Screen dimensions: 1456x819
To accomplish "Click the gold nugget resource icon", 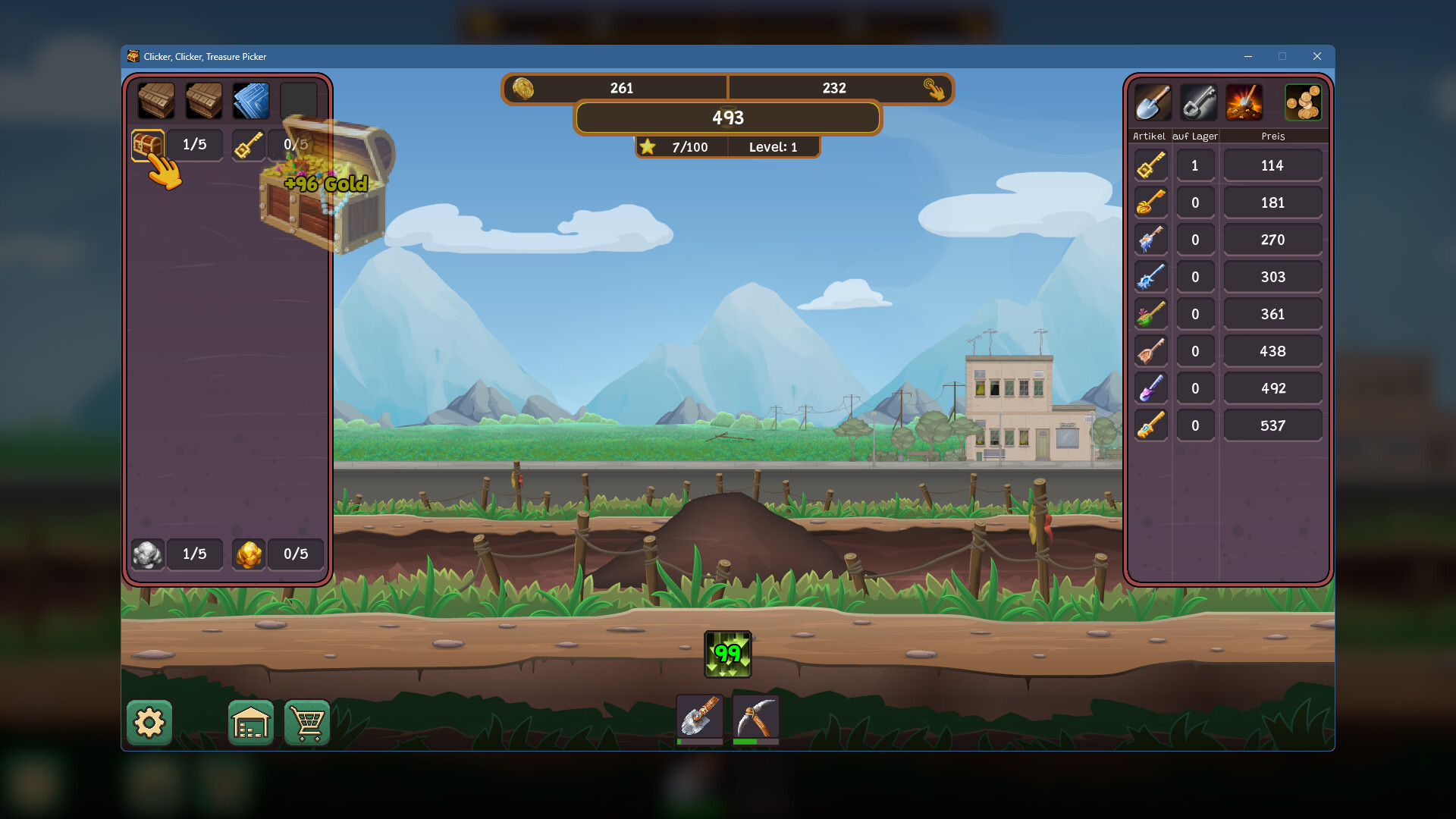I will pyautogui.click(x=249, y=554).
